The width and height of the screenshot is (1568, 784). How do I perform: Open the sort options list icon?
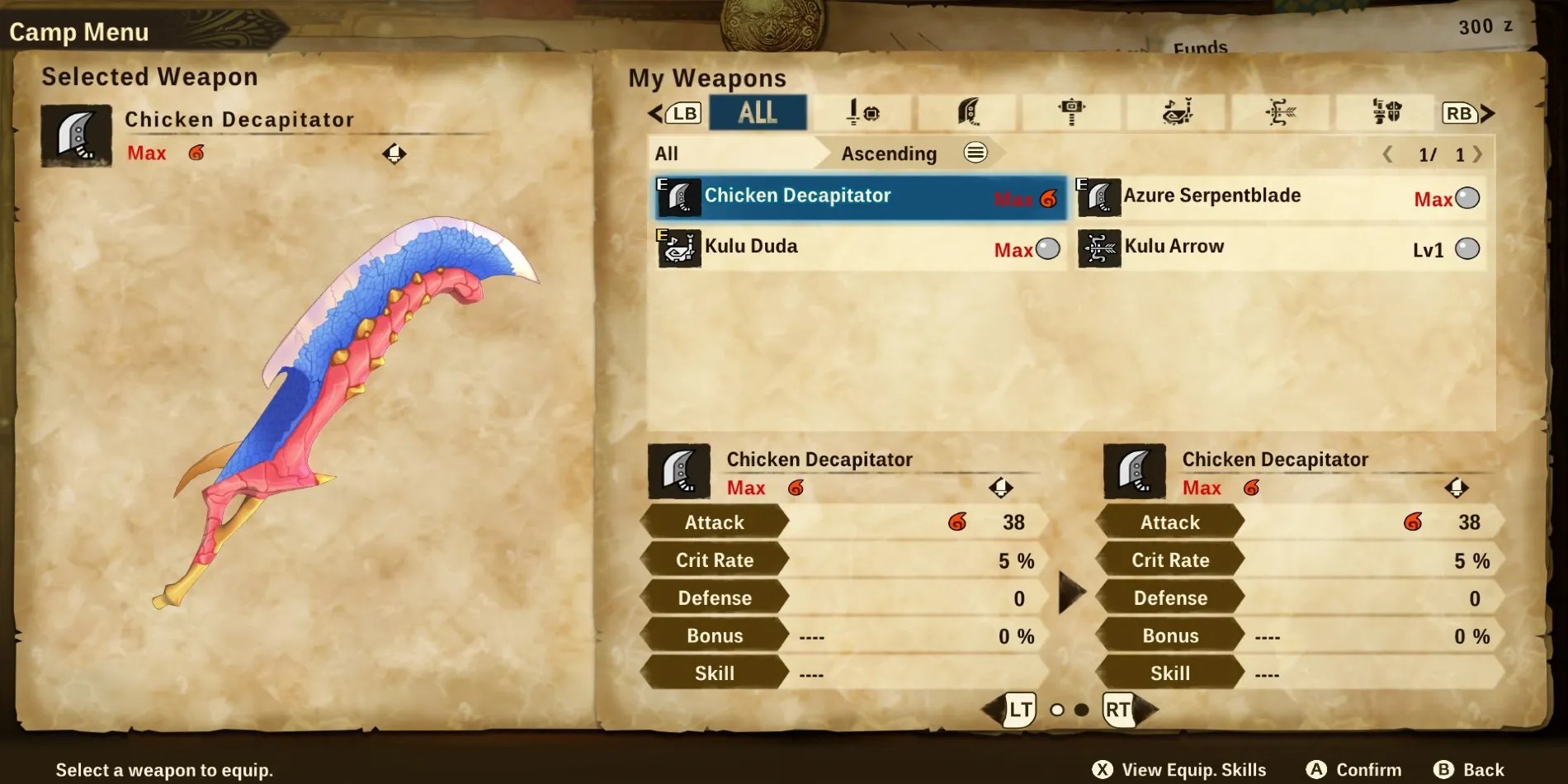975,153
